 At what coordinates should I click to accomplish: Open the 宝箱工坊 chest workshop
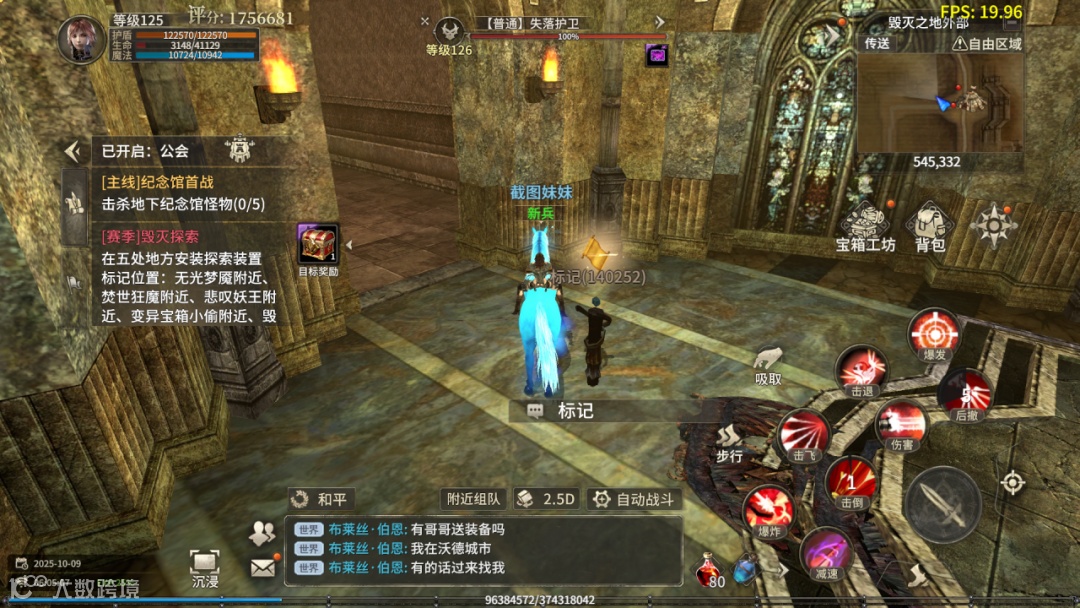pyautogui.click(x=865, y=227)
